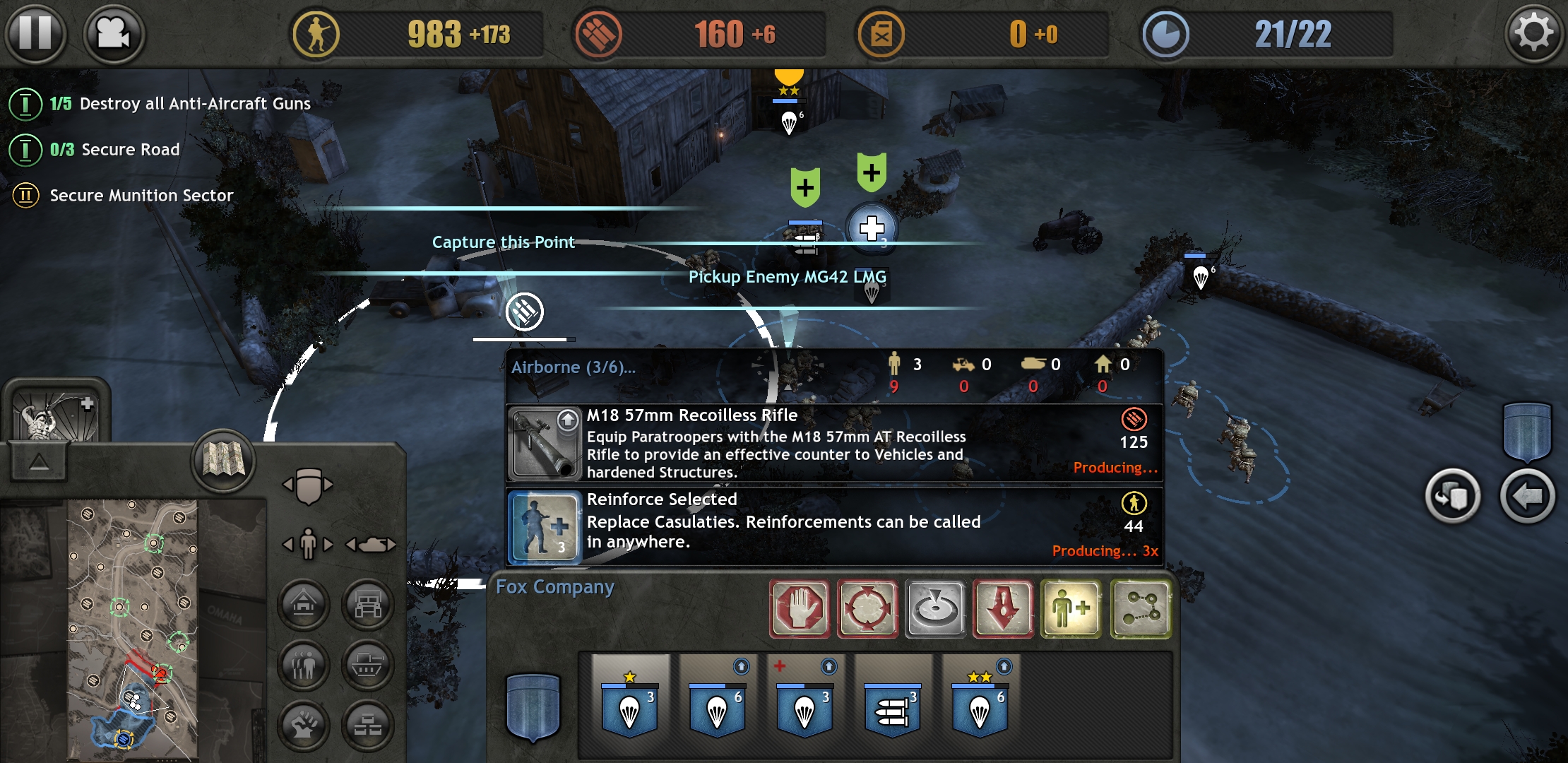
Task: Activate the red crosshair attack command
Action: point(867,609)
